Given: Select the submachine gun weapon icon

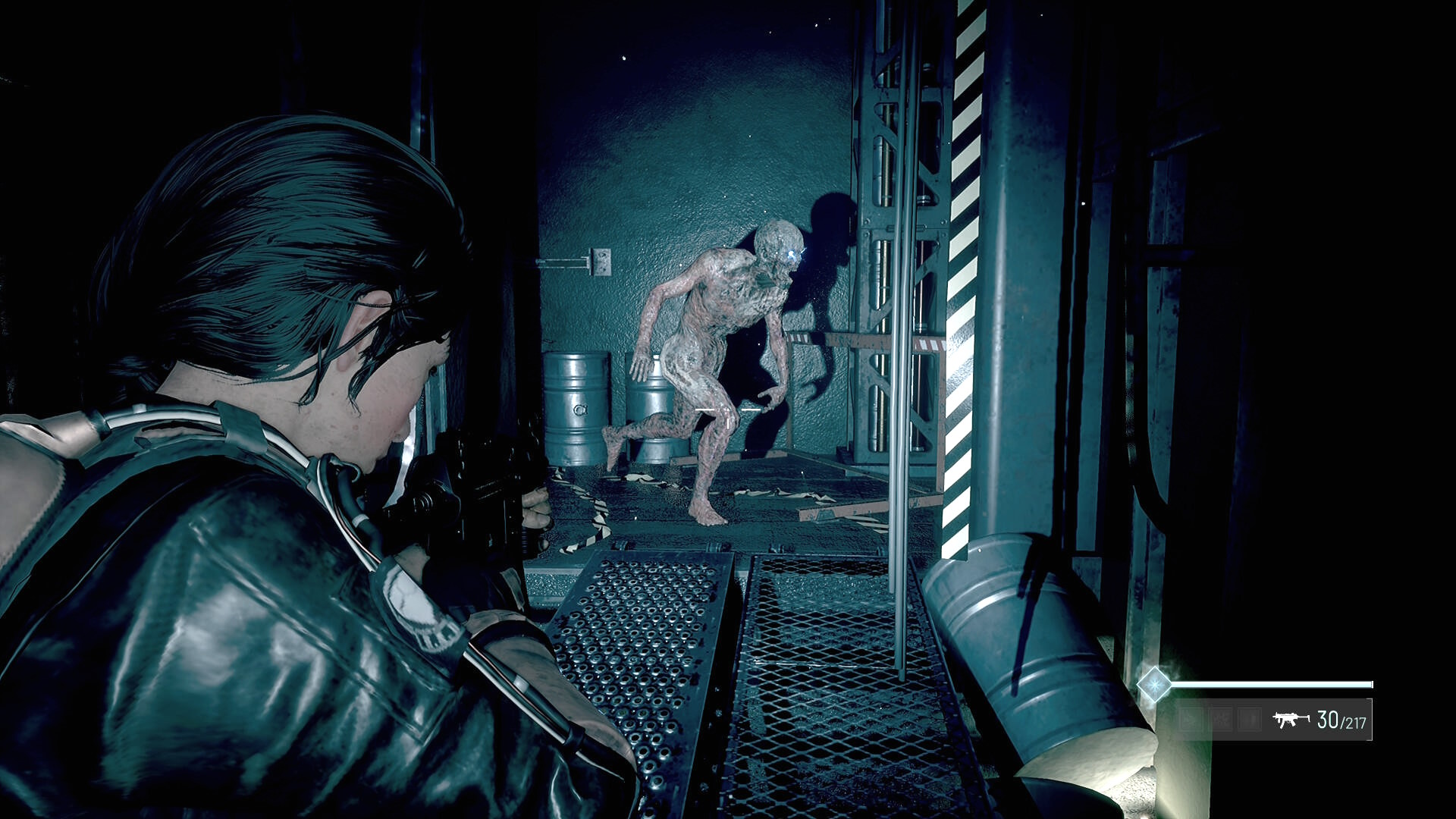Looking at the screenshot, I should click(1291, 719).
